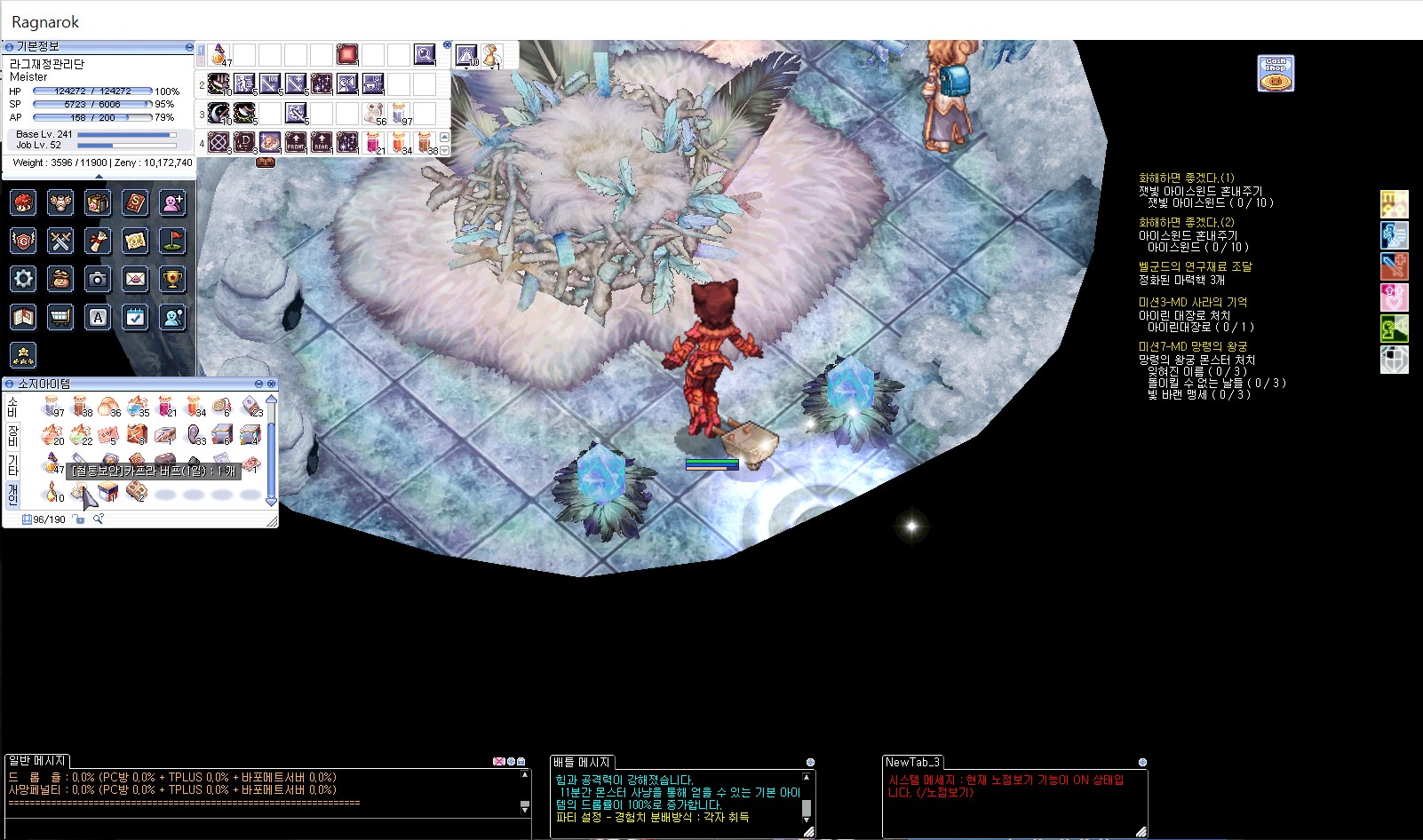Open the trophy achievements icon
The image size is (1423, 840).
[172, 279]
